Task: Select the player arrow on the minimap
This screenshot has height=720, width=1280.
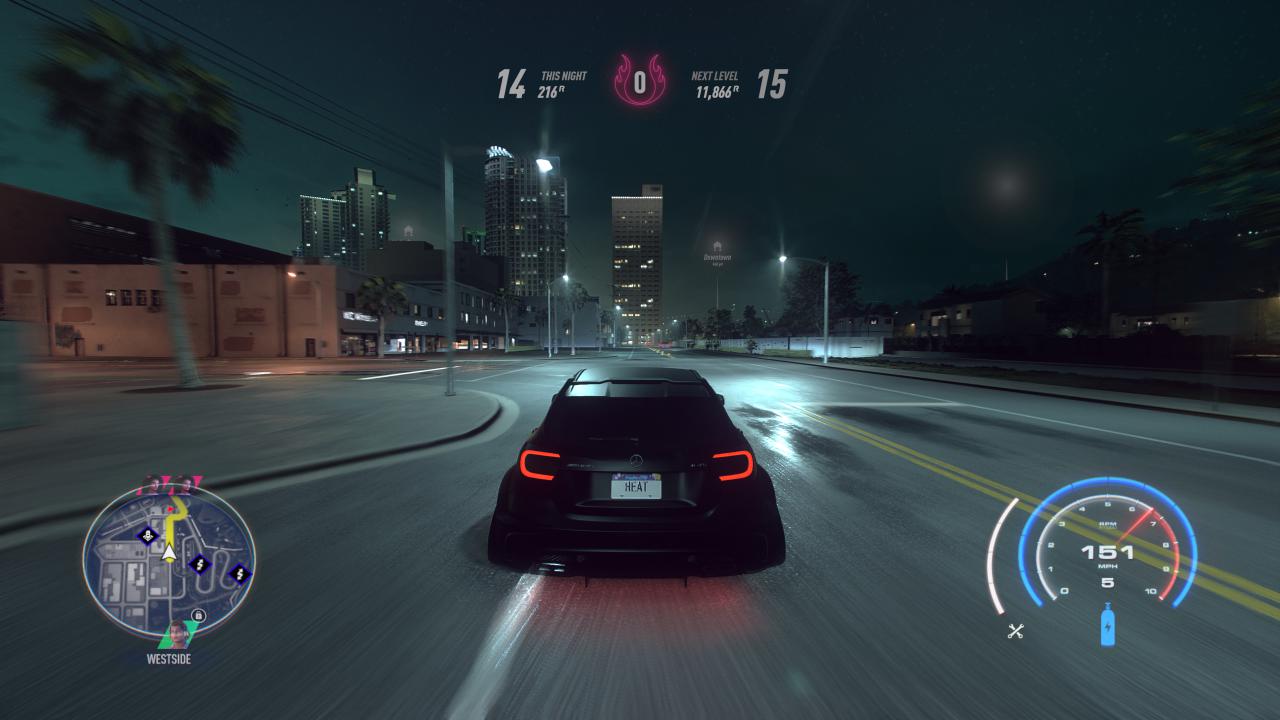Action: click(x=169, y=553)
